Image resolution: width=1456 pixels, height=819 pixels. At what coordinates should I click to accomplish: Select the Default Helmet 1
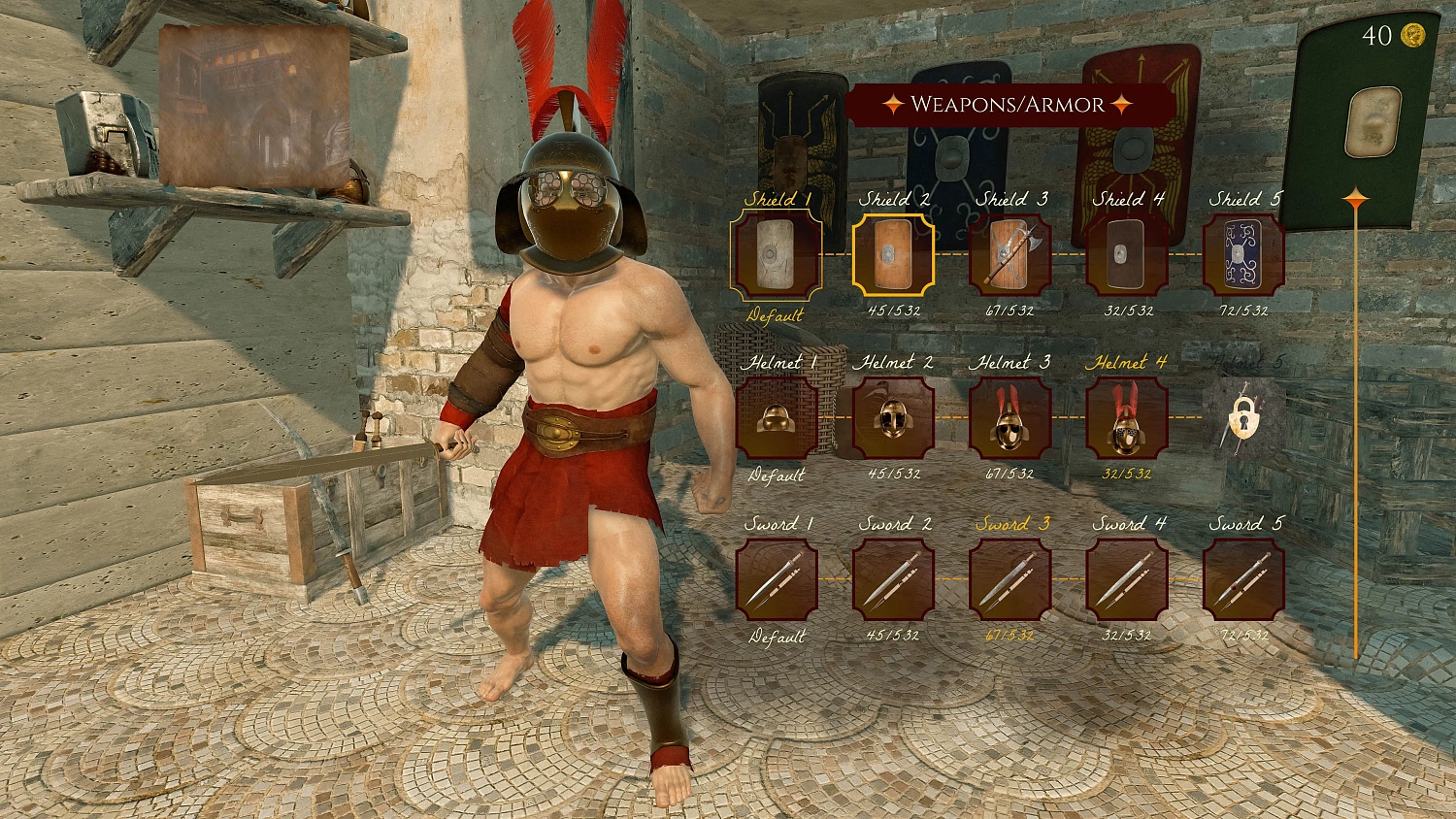point(776,419)
